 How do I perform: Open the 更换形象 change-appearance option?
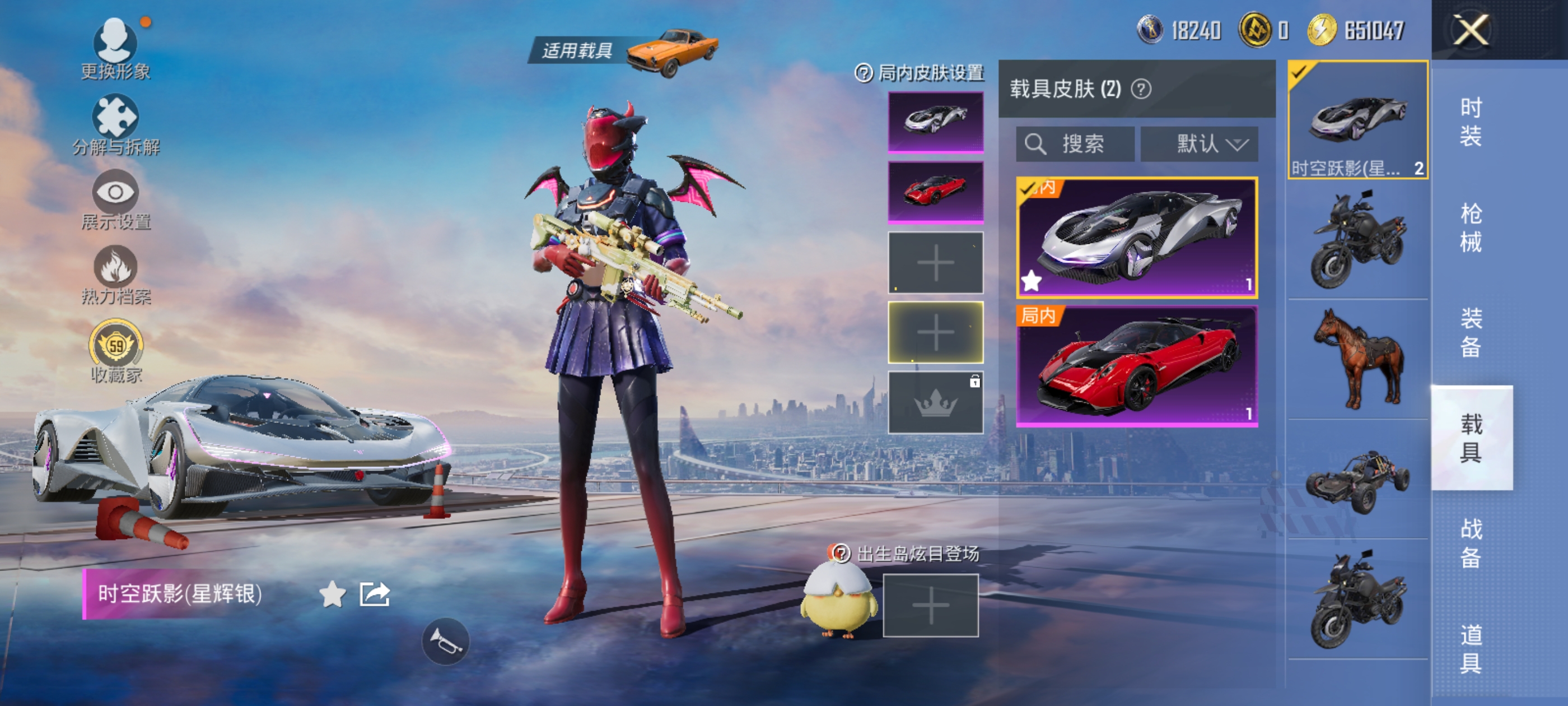coord(115,49)
